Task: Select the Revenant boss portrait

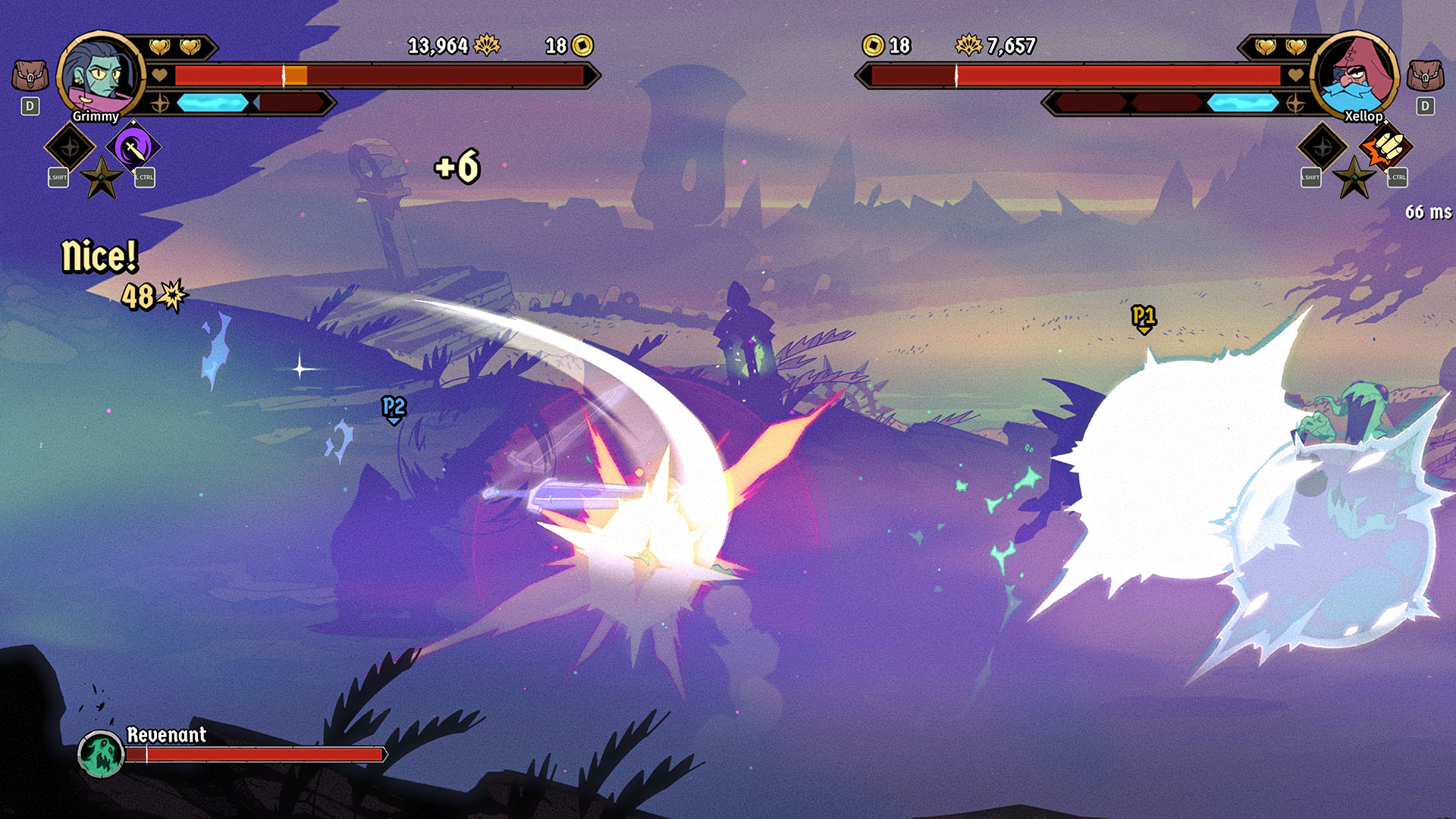Action: tap(101, 755)
